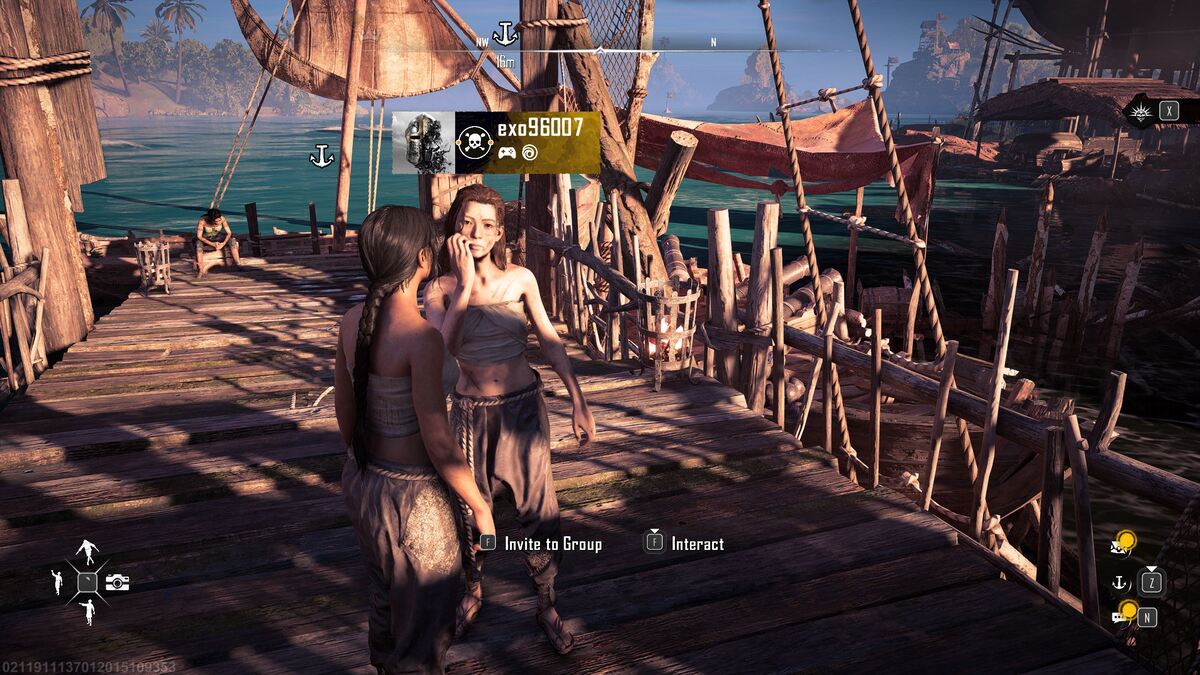
Task: Choose the Interact option
Action: tap(696, 544)
